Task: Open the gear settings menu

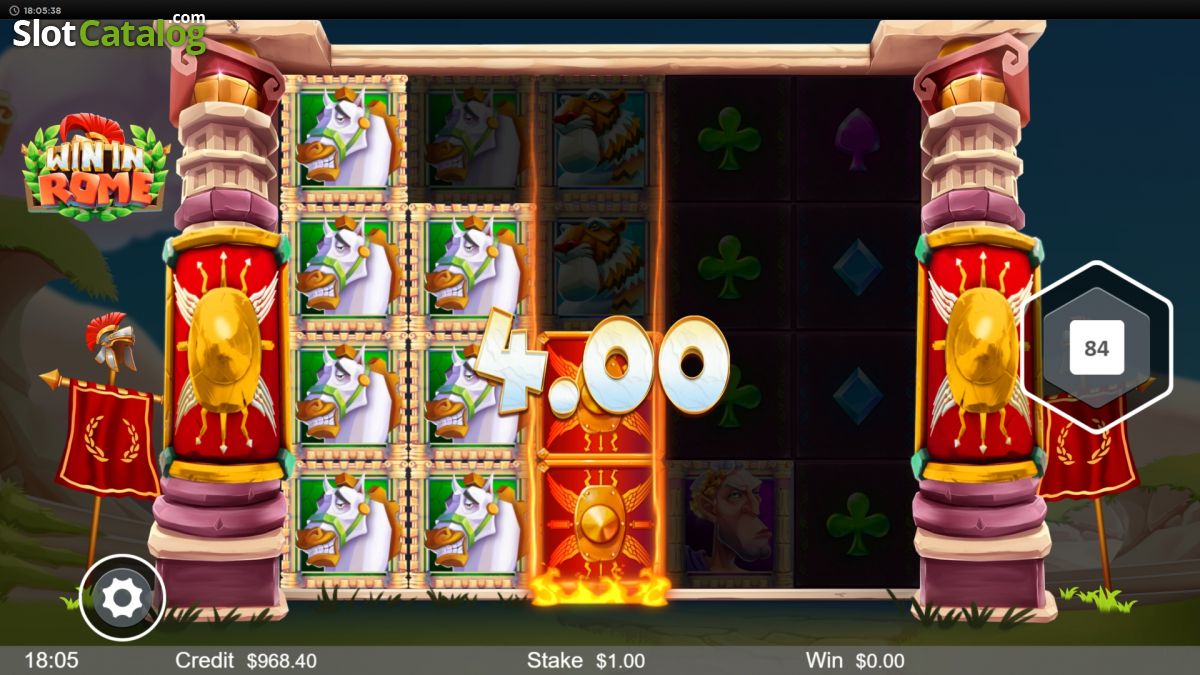Action: pyautogui.click(x=122, y=598)
